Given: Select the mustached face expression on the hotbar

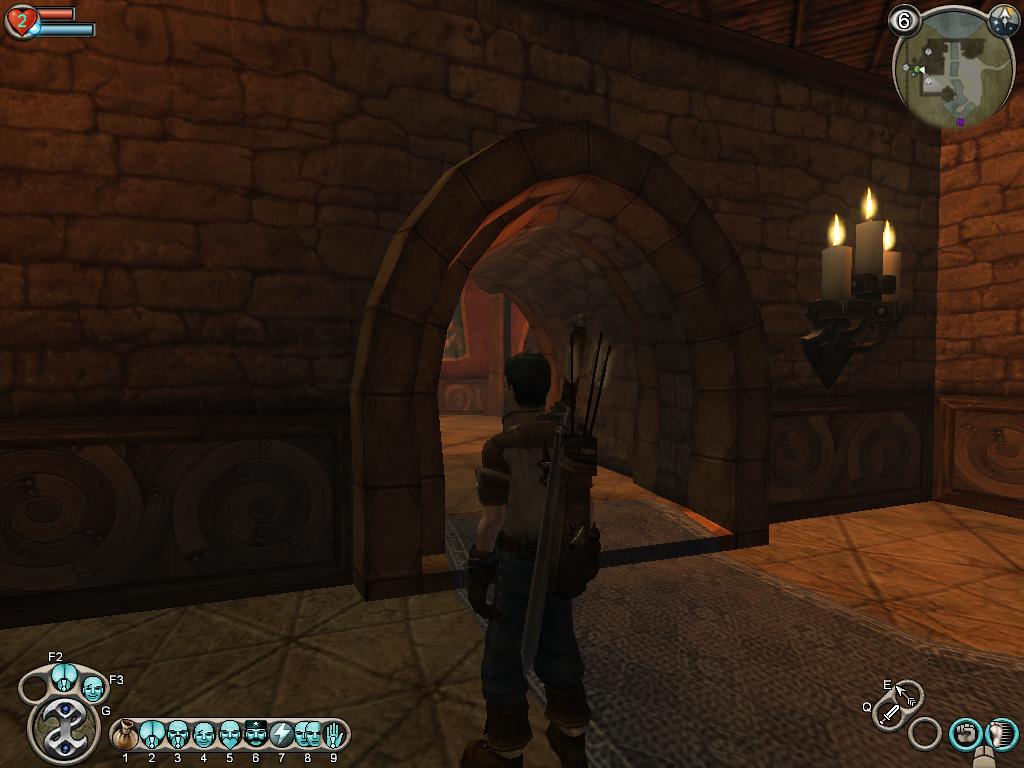Looking at the screenshot, I should tap(178, 735).
